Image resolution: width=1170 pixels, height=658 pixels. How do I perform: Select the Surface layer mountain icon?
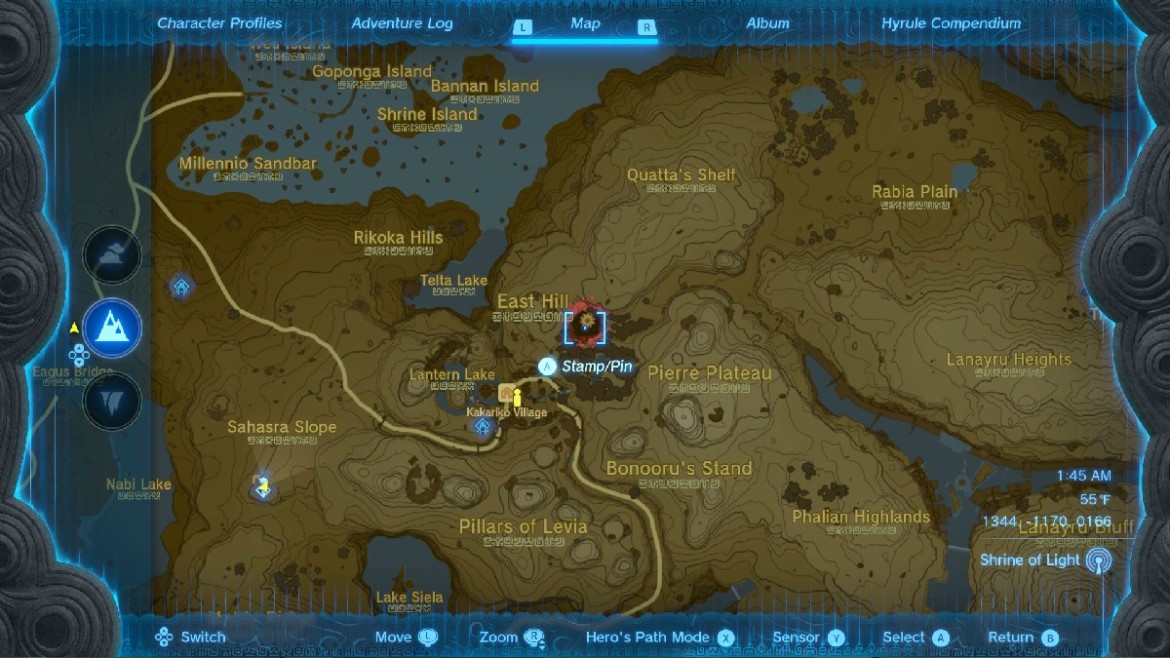click(x=112, y=327)
